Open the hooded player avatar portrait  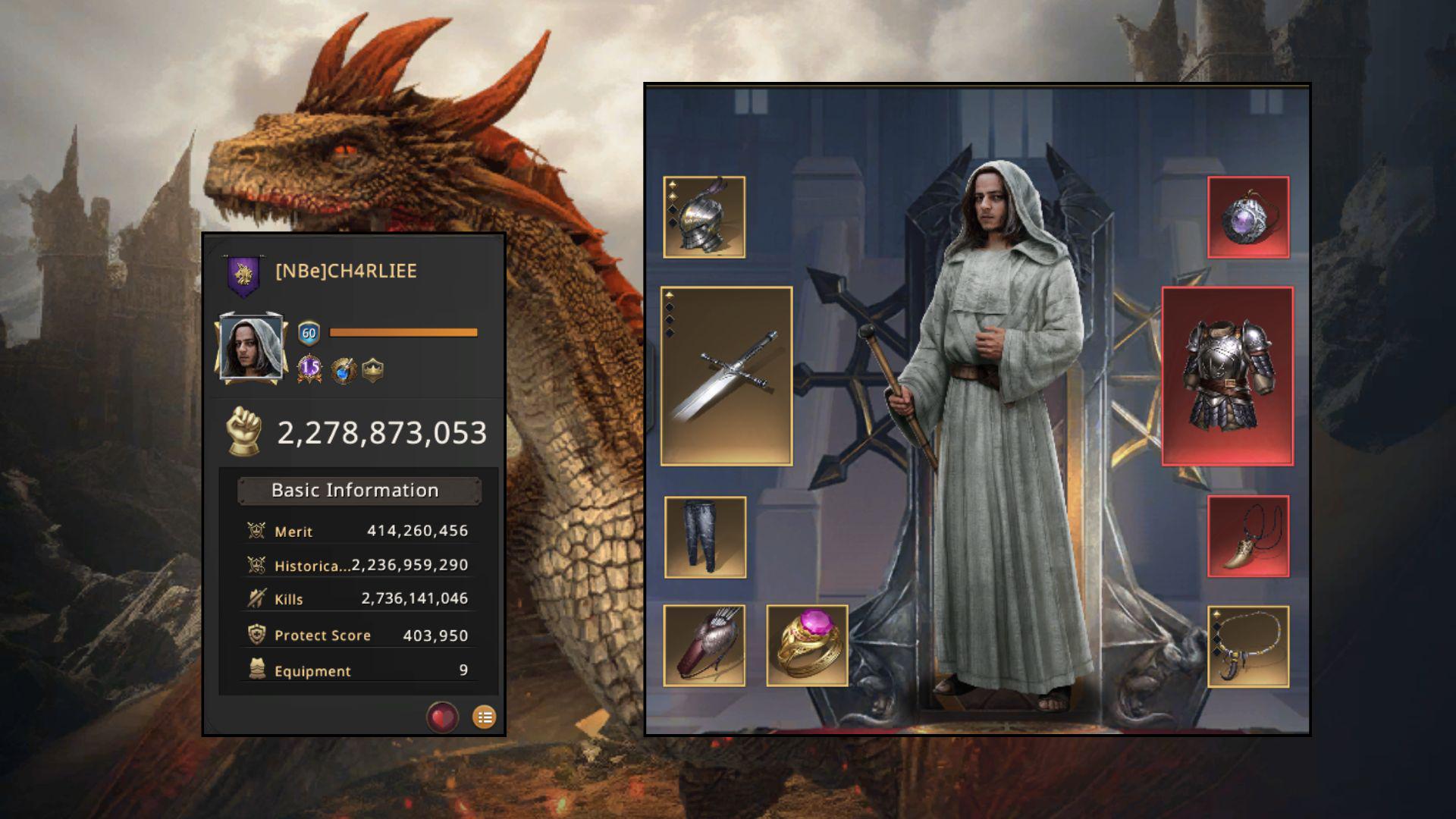251,347
